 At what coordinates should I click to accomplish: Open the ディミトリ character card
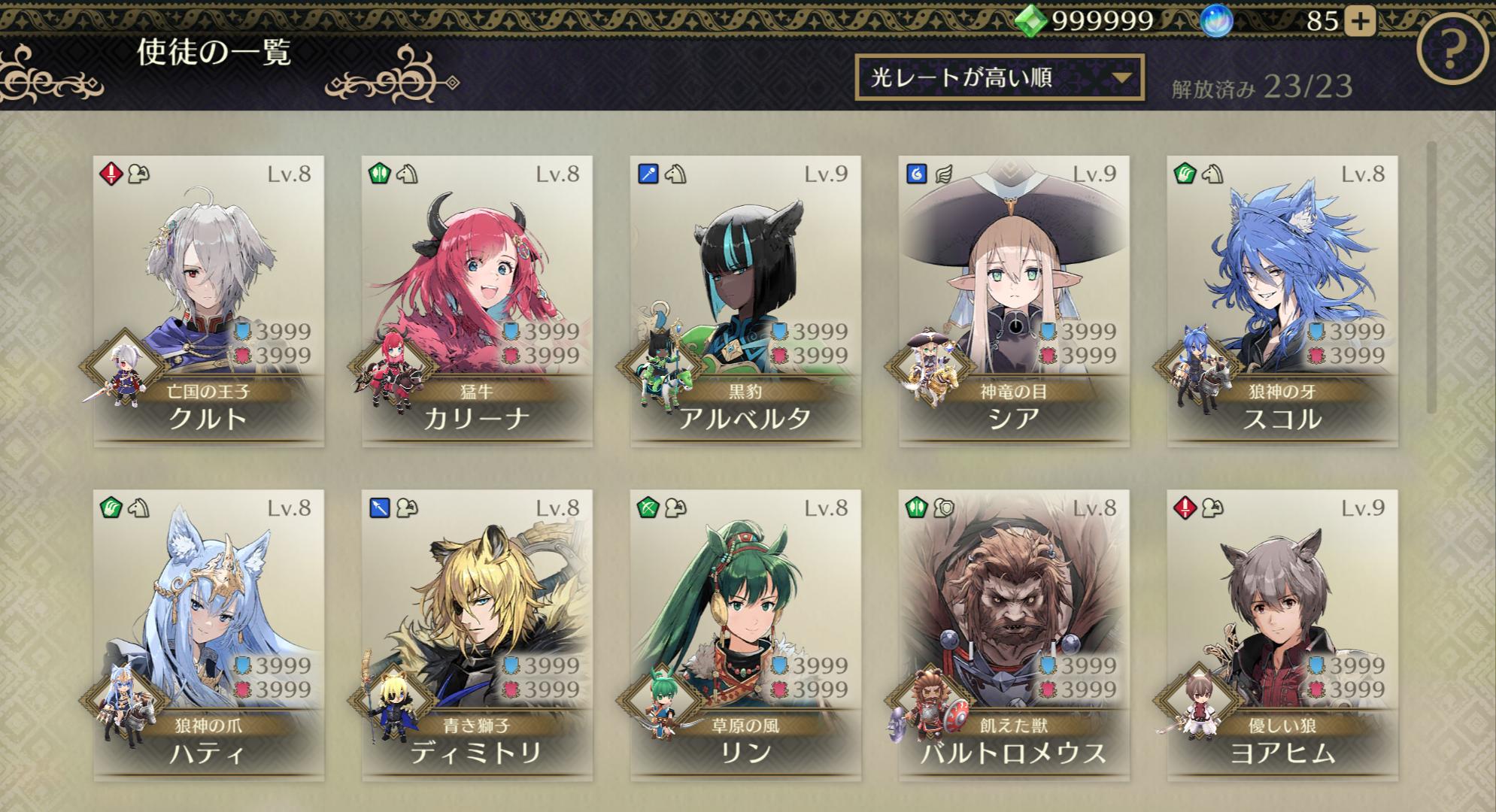pyautogui.click(x=477, y=635)
